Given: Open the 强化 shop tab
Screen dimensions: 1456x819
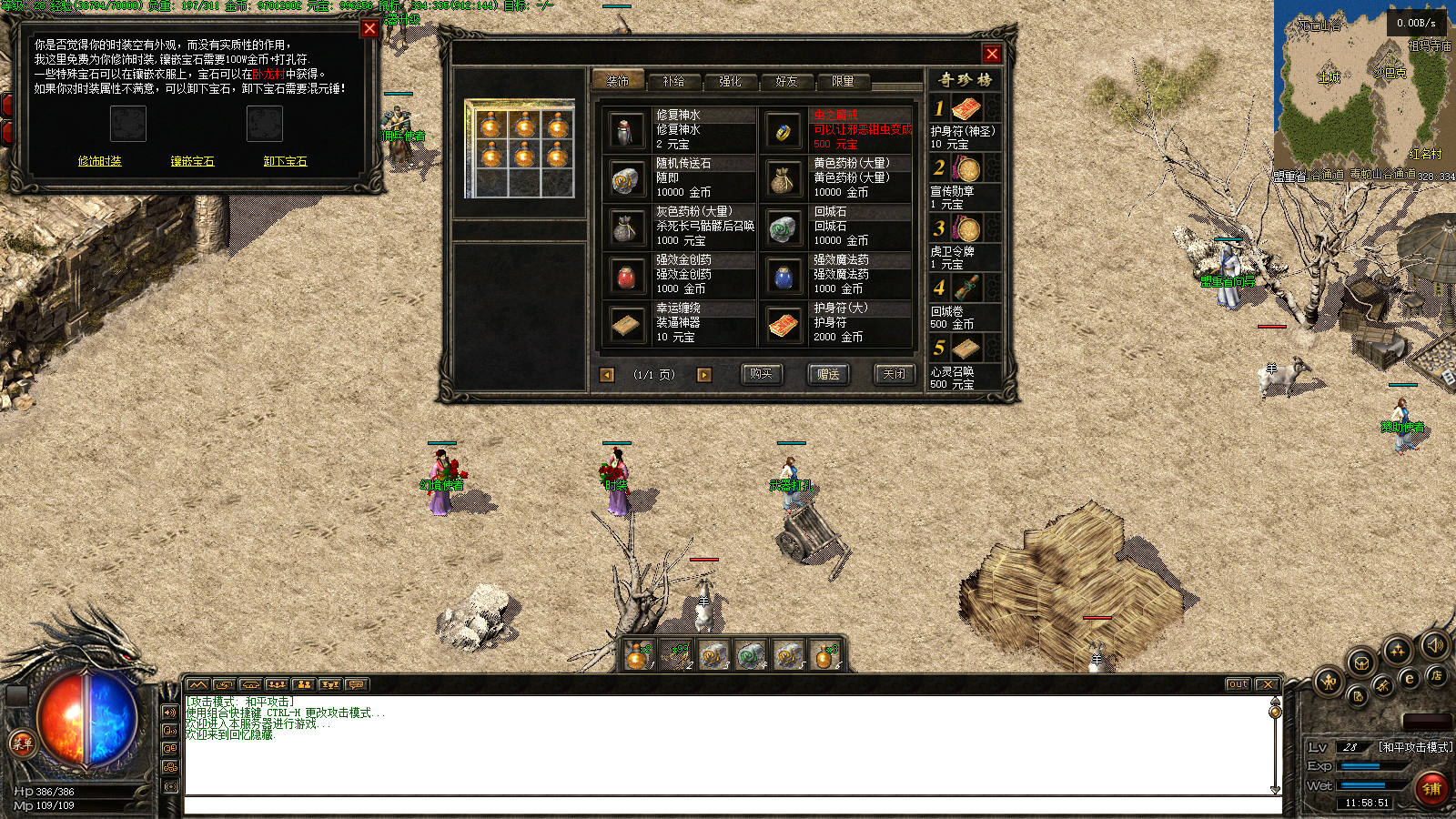Looking at the screenshot, I should (x=730, y=81).
